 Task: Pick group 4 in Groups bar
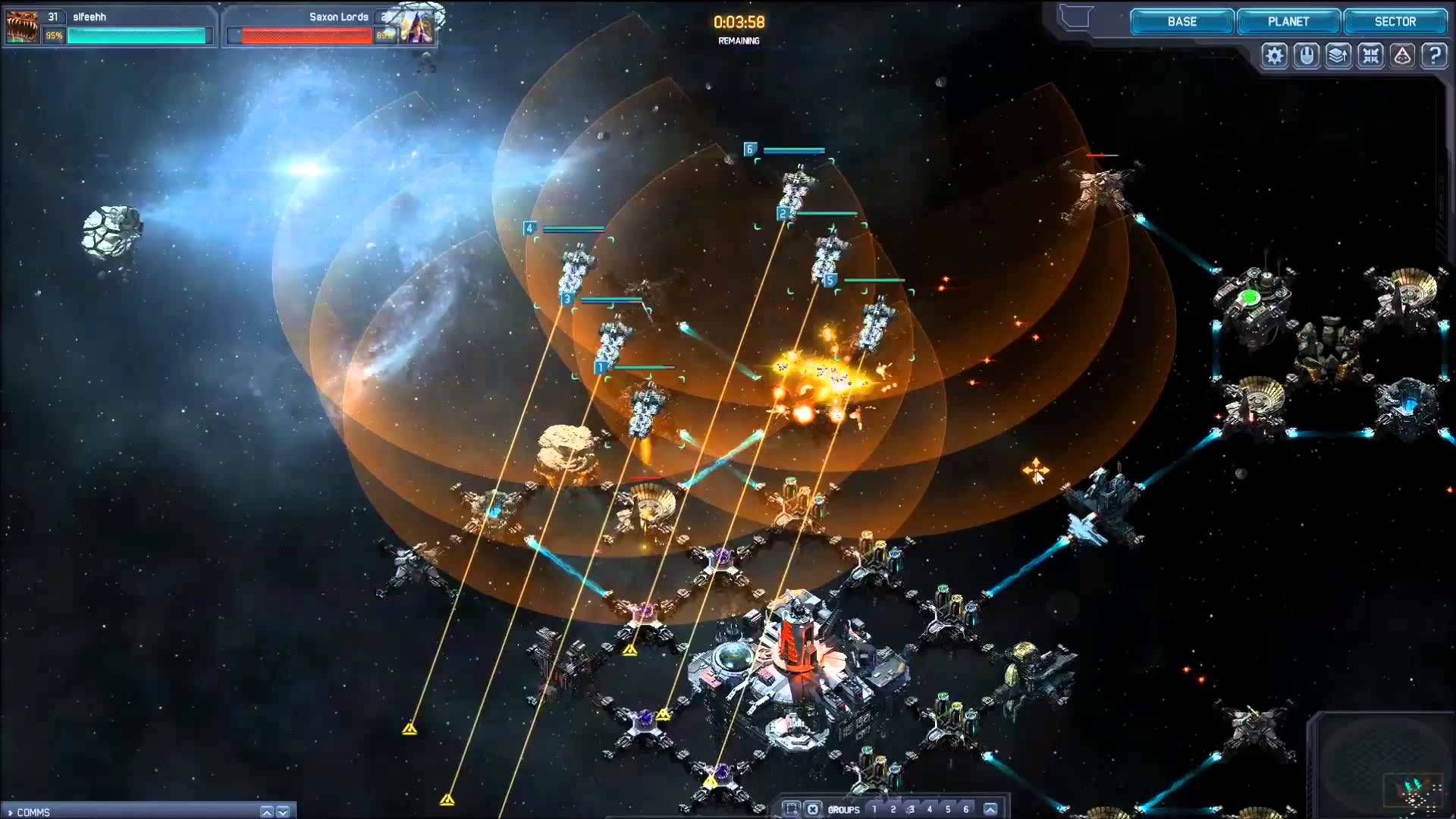click(929, 809)
